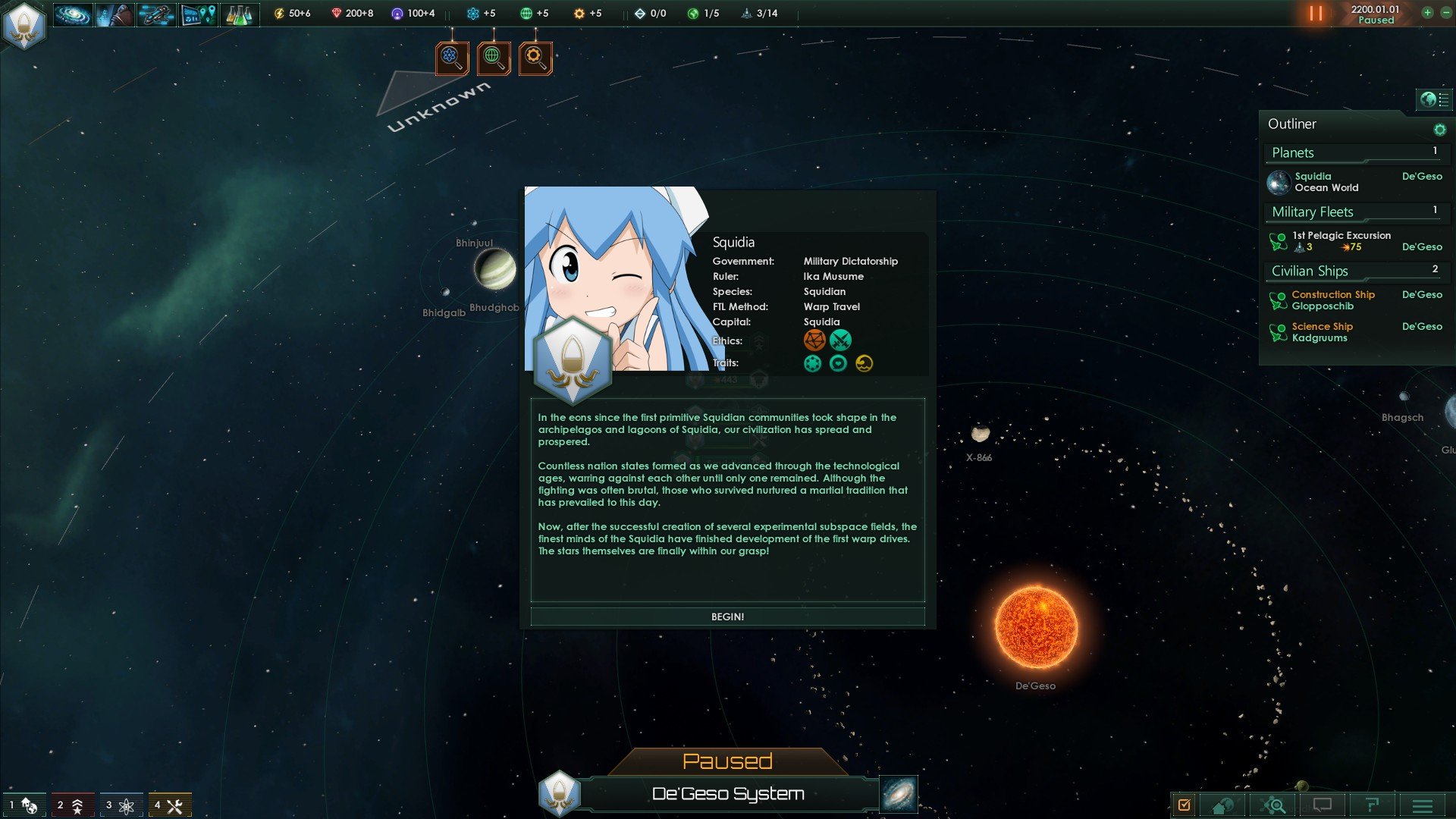Screen dimensions: 1456x819
Task: Select planet Squidia in the Outliner
Action: 1327,182
